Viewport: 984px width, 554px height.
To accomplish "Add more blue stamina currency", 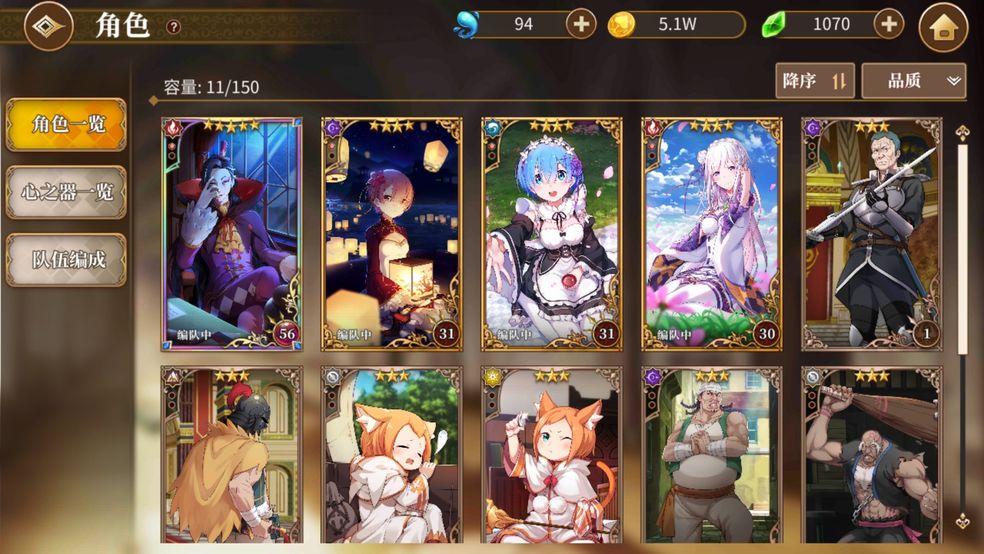I will coord(581,24).
